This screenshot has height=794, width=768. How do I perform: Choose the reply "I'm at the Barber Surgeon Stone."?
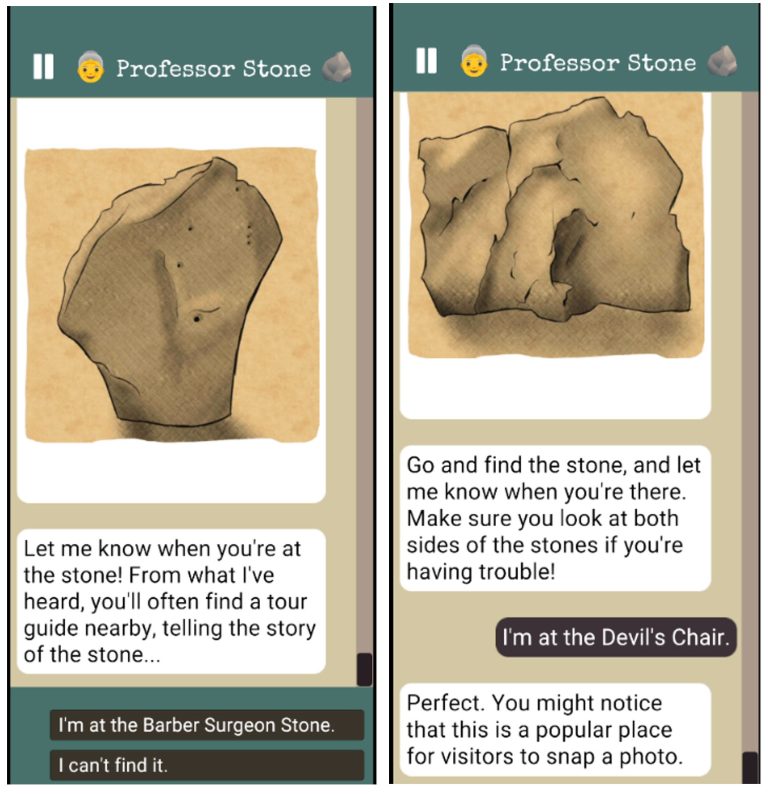point(207,725)
